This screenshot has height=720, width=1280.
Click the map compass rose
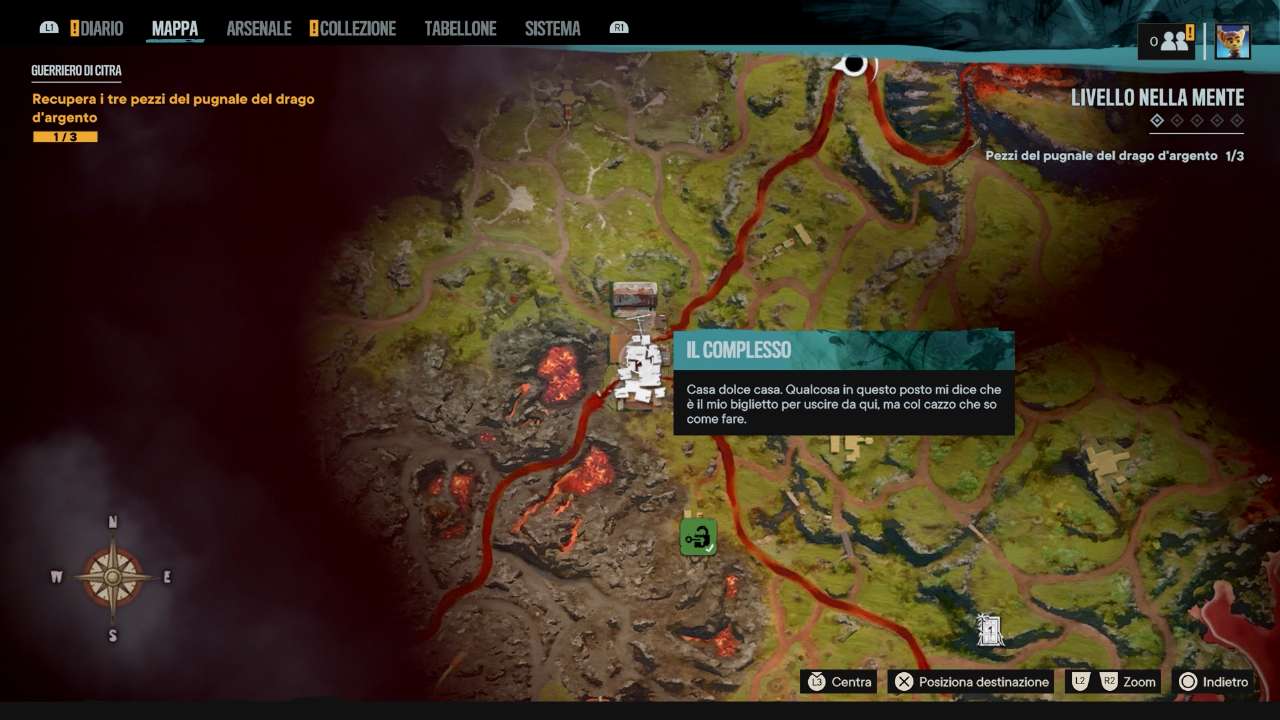pyautogui.click(x=112, y=578)
